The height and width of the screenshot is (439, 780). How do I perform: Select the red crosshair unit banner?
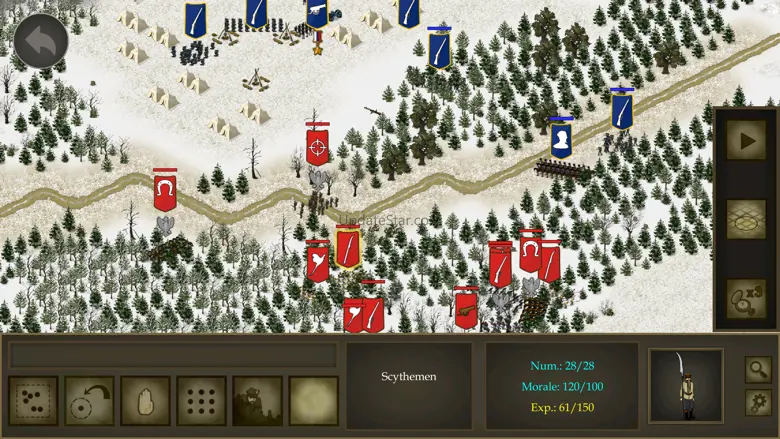point(318,145)
